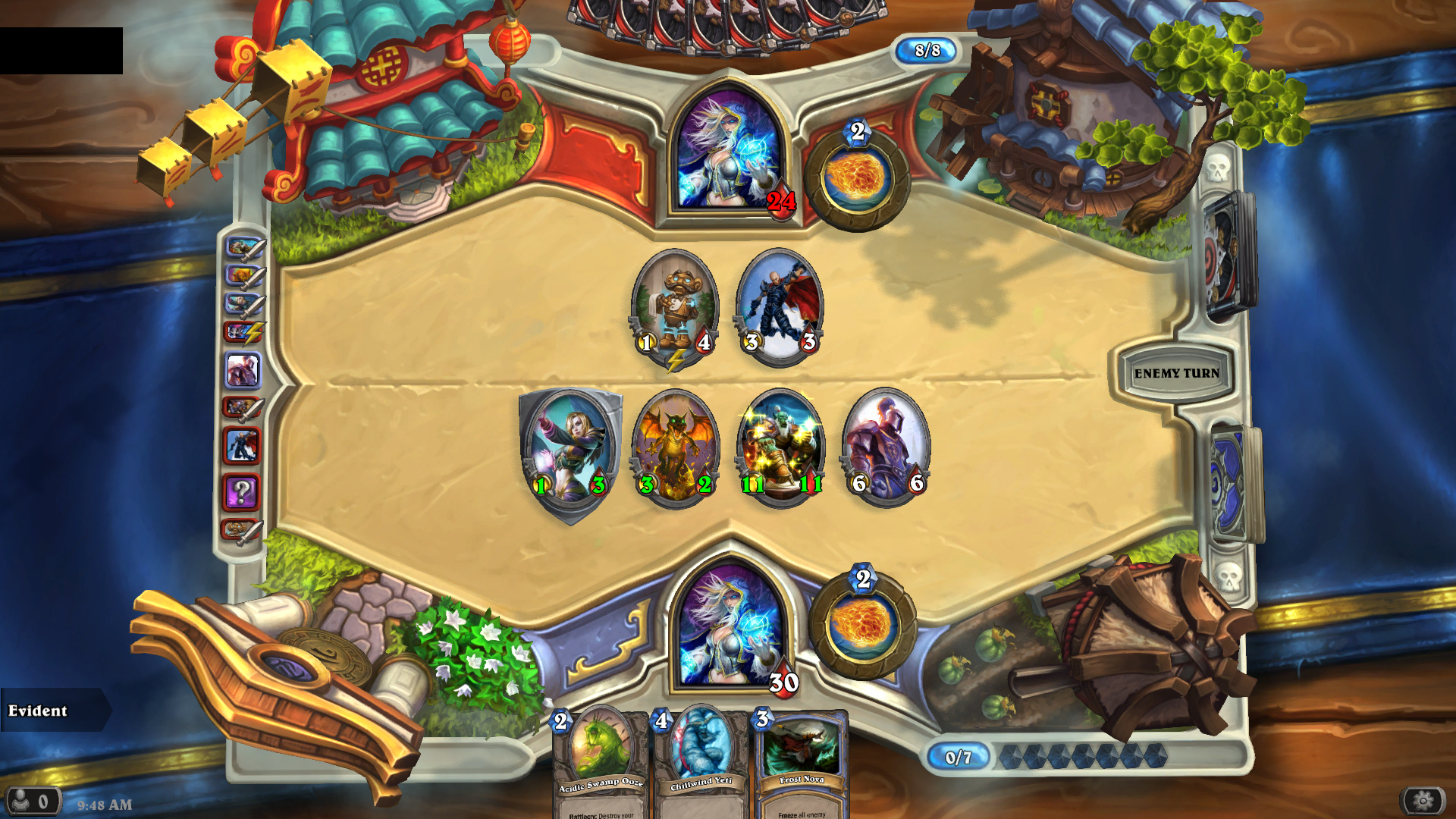
Task: Open the settings gear menu
Action: pos(1423,801)
